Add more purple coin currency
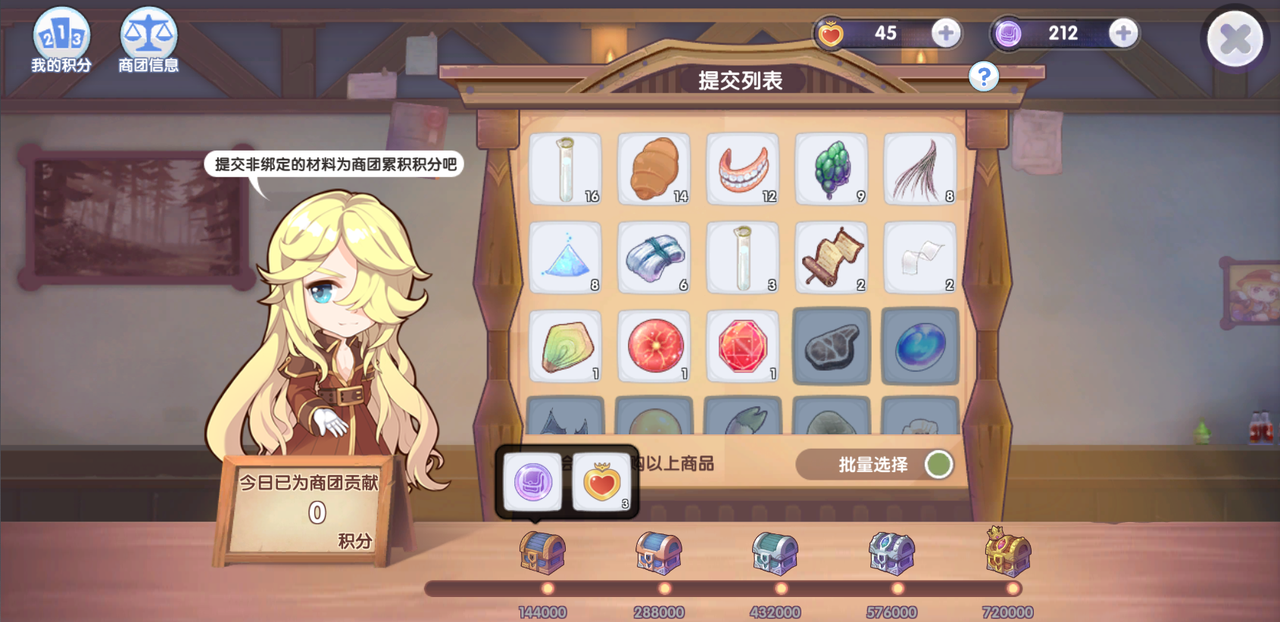 [1123, 33]
